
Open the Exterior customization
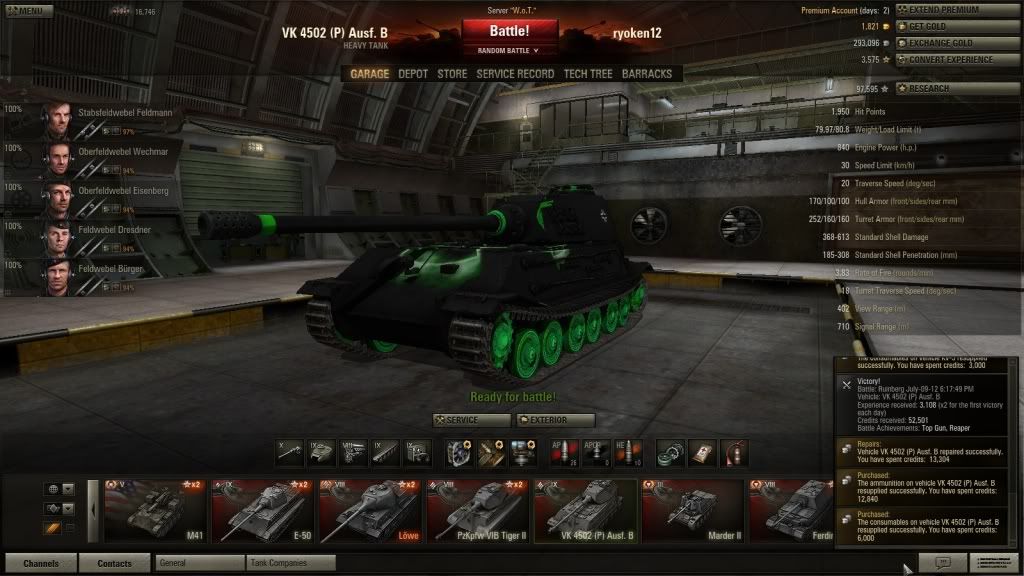[556, 420]
